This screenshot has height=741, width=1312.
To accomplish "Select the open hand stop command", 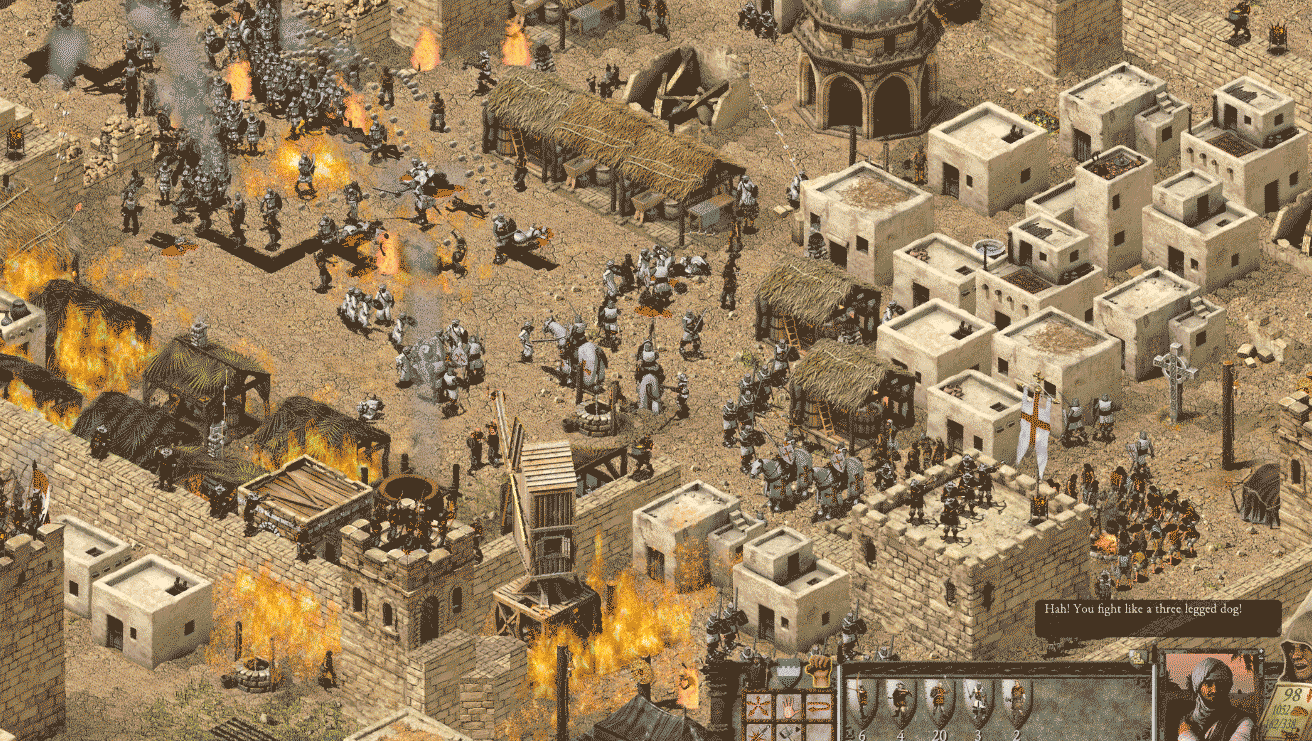I will click(788, 706).
